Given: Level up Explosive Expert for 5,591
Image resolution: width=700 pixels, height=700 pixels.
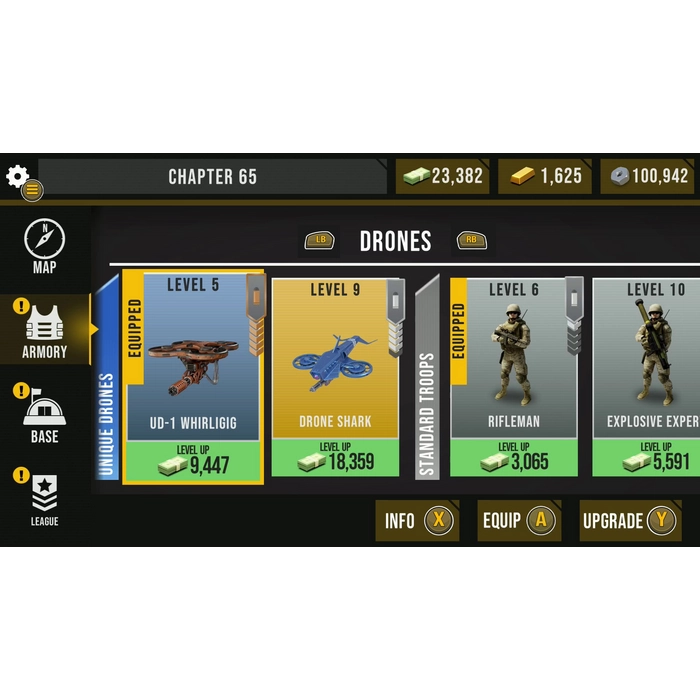Looking at the screenshot, I should click(650, 458).
